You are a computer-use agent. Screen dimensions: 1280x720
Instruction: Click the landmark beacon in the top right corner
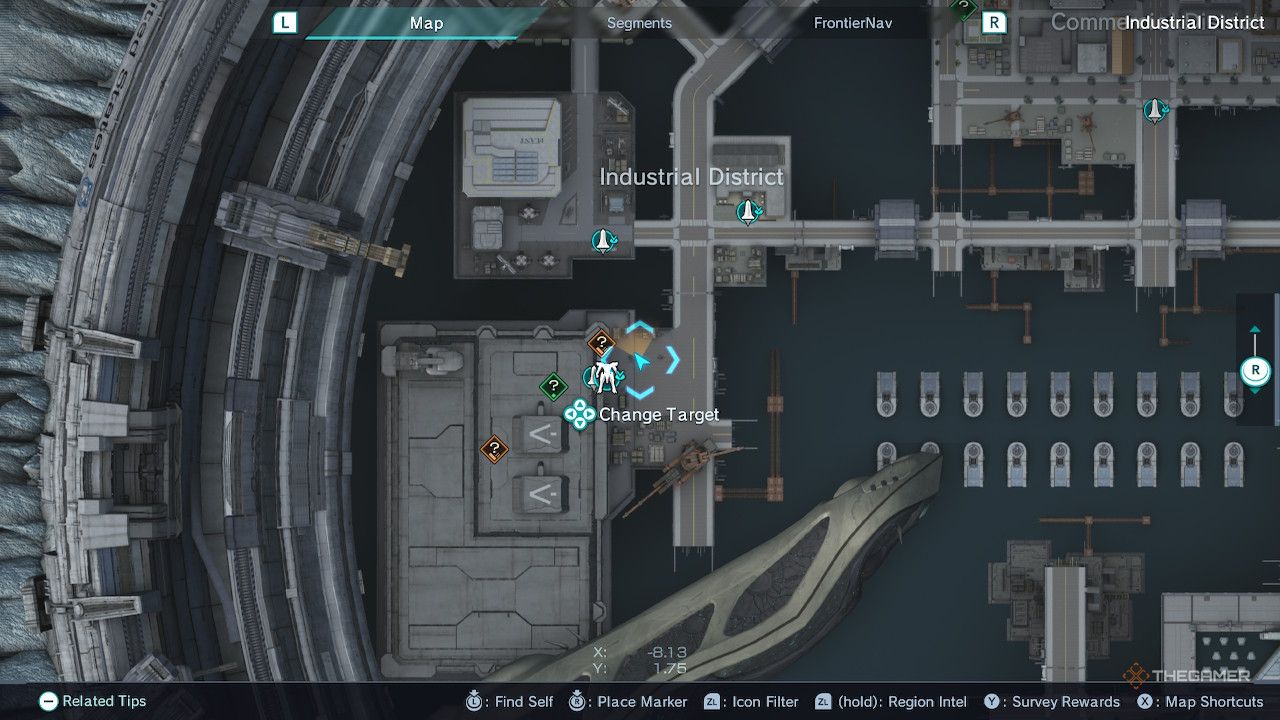[1155, 112]
